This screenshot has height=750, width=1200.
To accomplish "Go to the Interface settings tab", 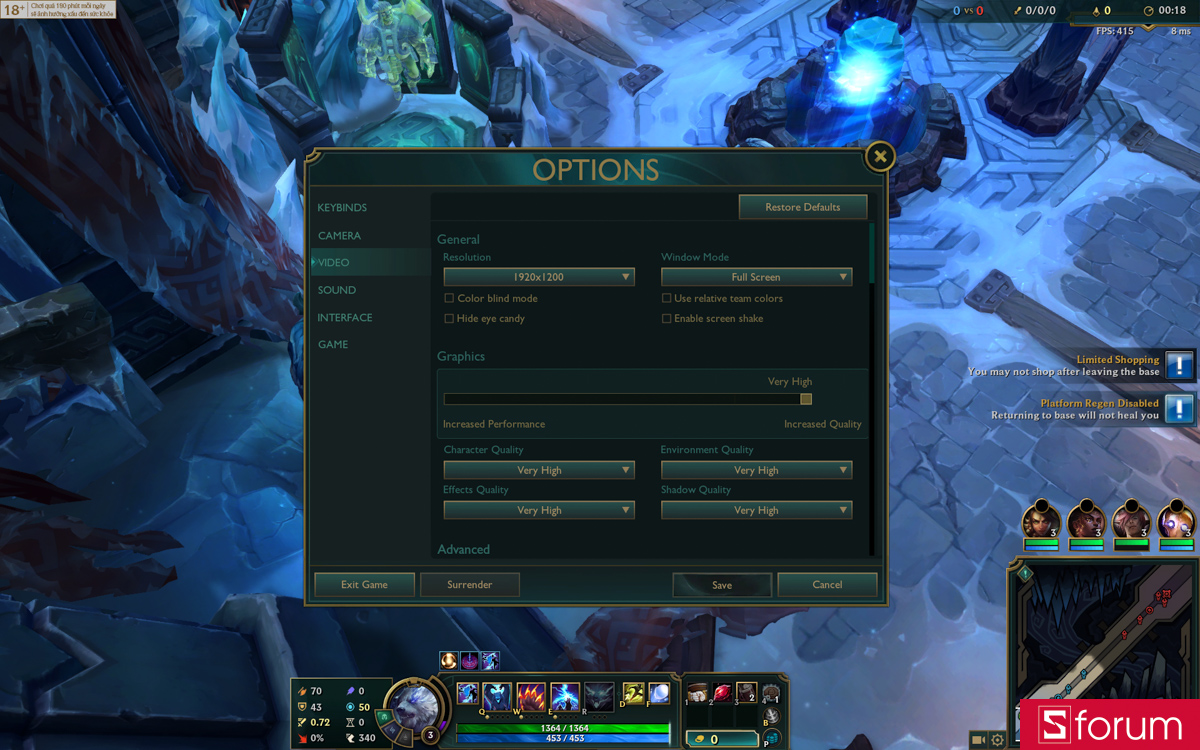I will 345,318.
